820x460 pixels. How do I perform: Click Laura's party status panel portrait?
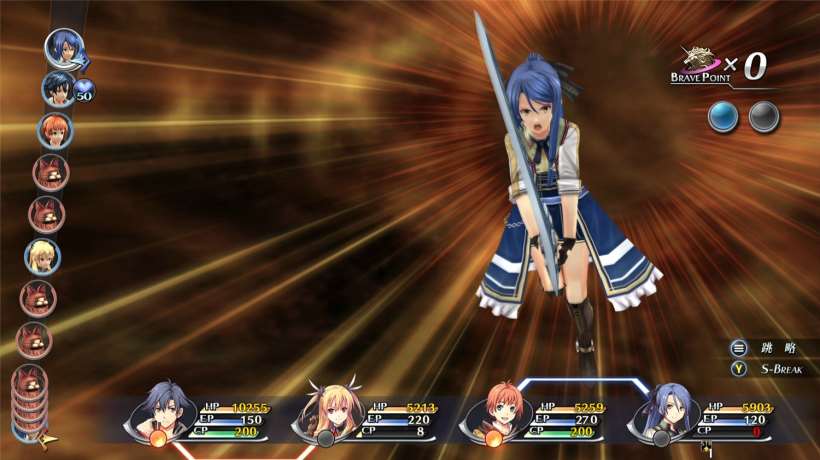(662, 409)
